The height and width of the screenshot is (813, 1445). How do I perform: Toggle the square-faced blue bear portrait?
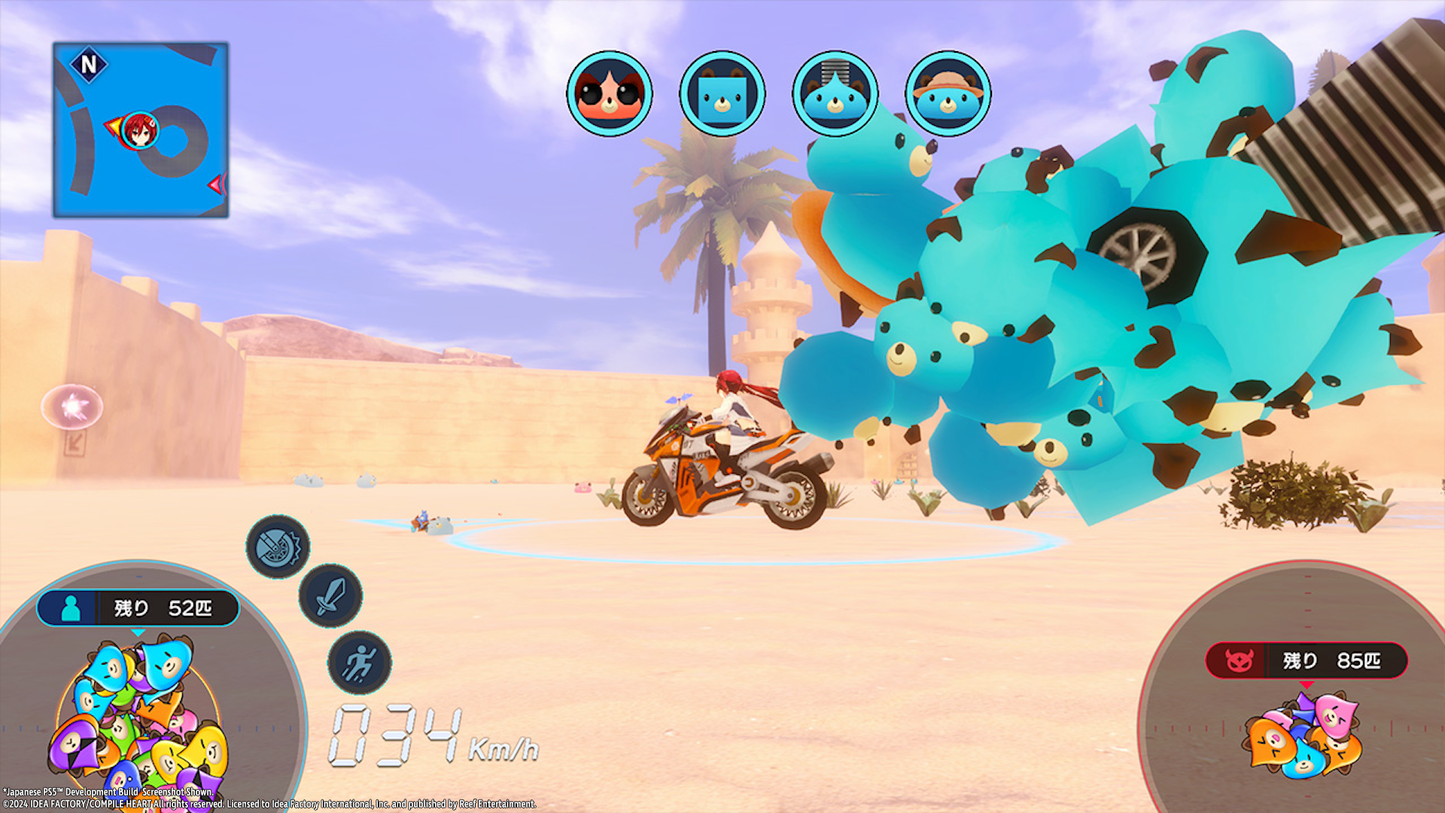[x=723, y=92]
